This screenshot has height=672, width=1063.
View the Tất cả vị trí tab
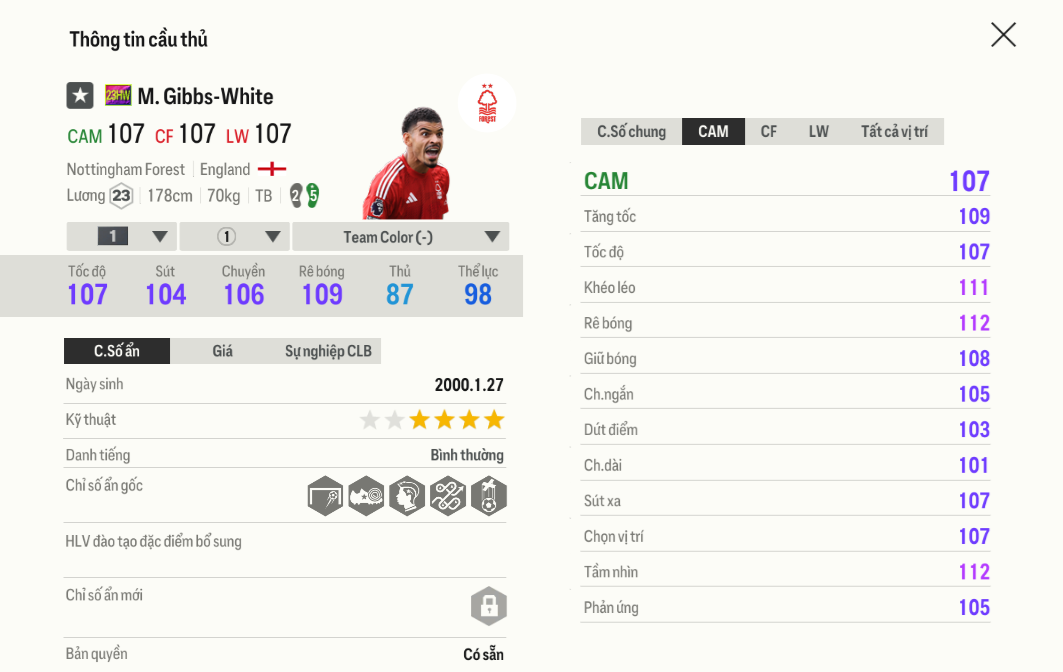(894, 132)
